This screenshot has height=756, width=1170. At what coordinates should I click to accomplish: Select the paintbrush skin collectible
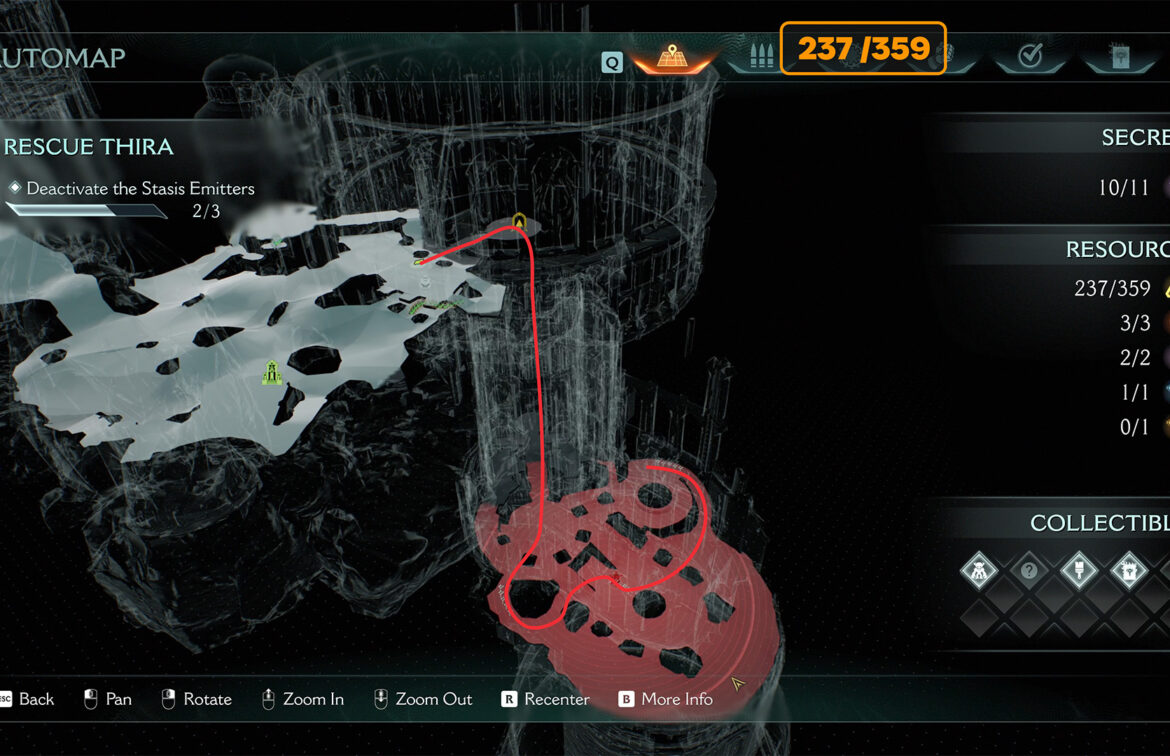coord(1079,572)
